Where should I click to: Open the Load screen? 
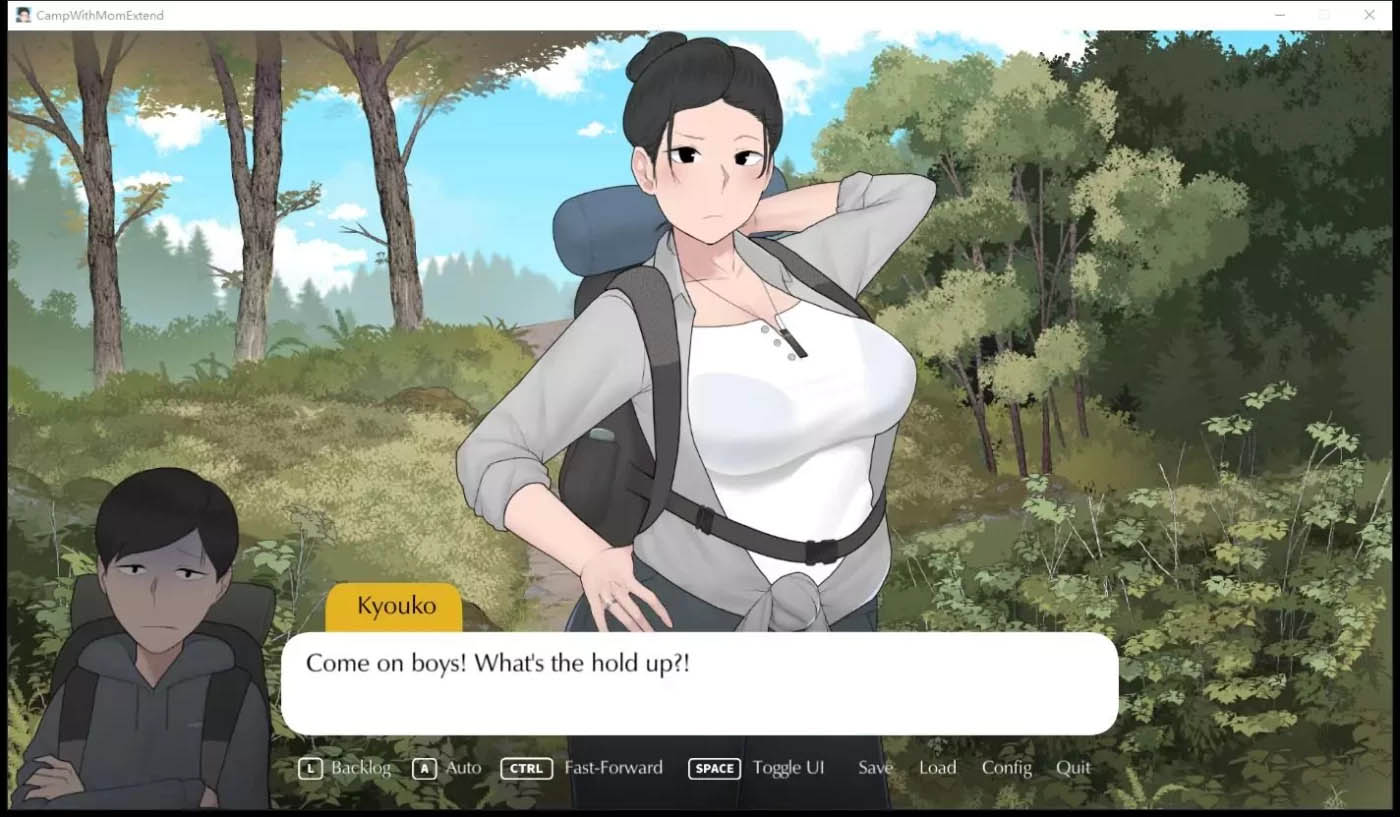coord(937,768)
